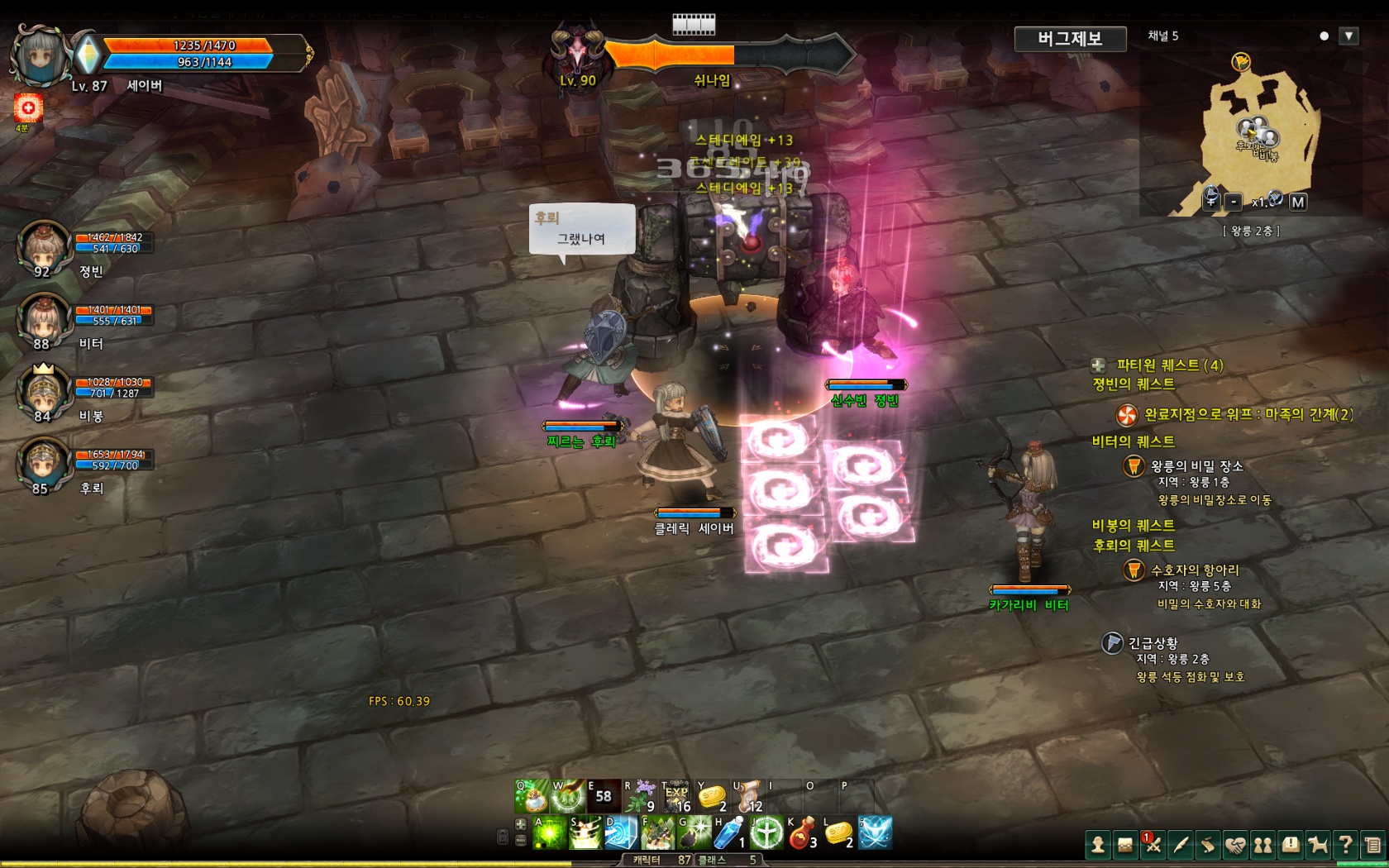Open the quest scroll icon

click(x=1210, y=845)
